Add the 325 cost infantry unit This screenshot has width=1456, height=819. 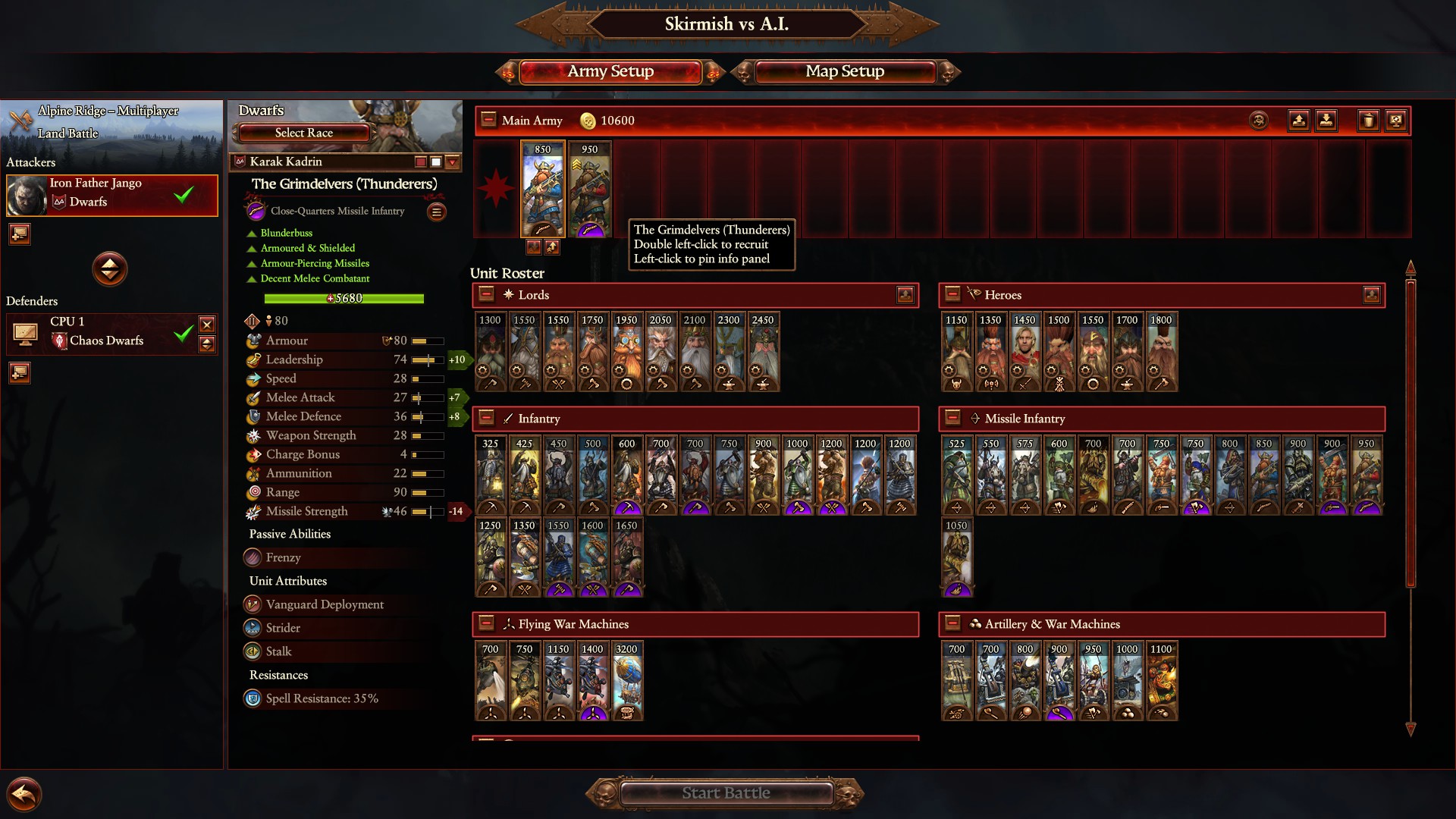pyautogui.click(x=491, y=475)
